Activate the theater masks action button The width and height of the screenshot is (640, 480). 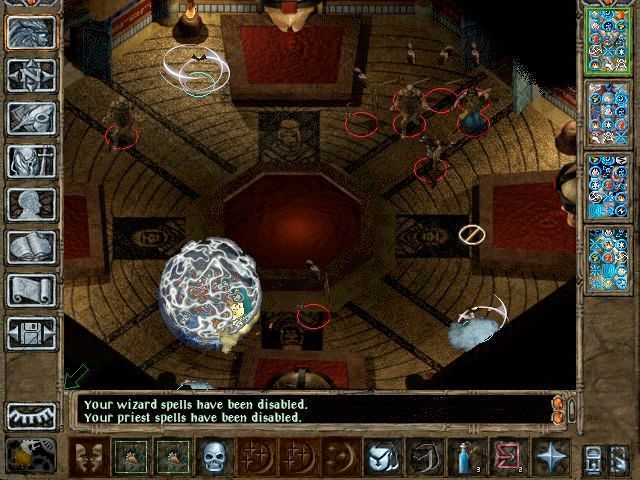coord(91,457)
